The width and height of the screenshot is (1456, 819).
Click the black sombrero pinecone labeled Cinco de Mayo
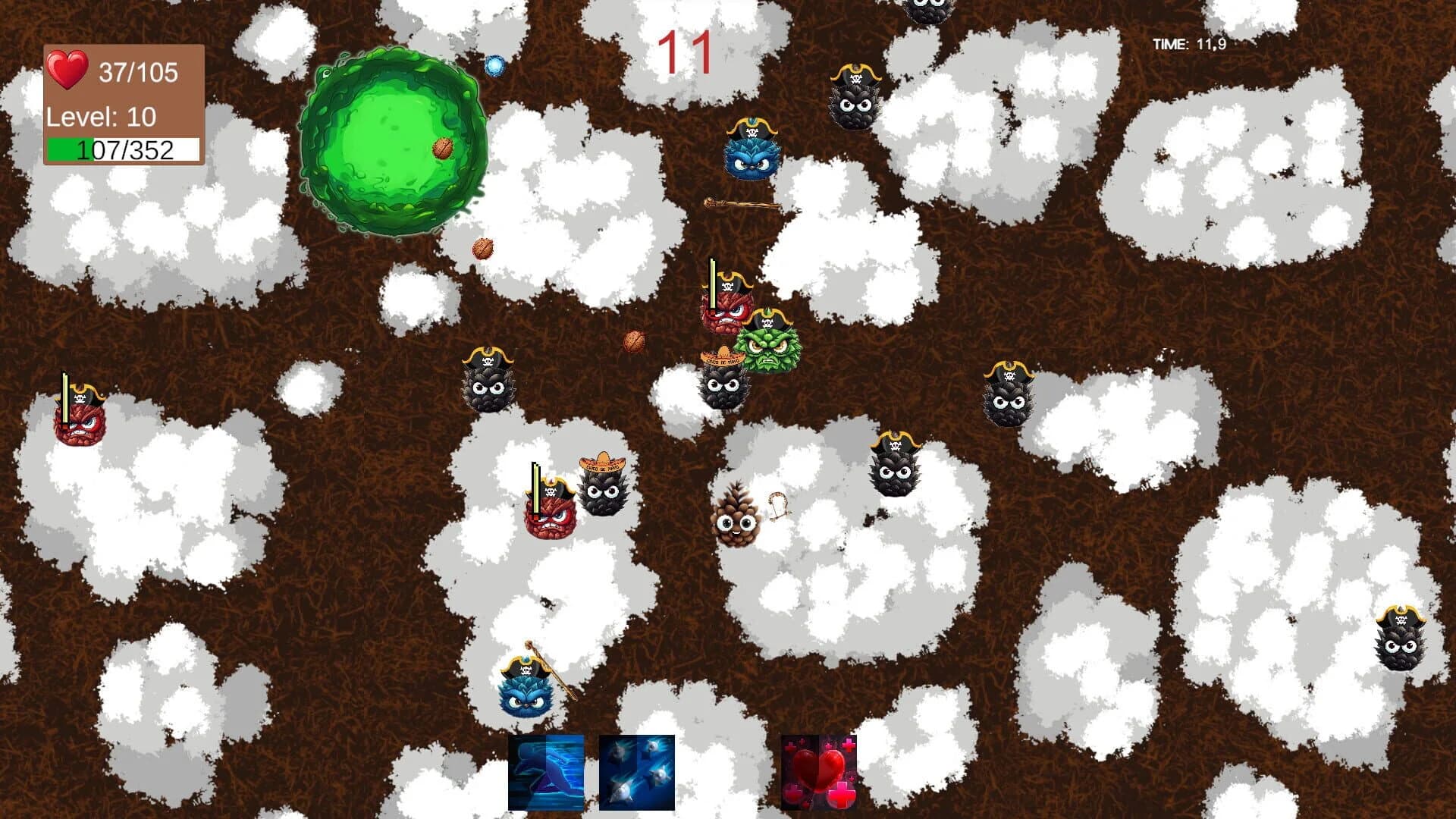[601, 489]
